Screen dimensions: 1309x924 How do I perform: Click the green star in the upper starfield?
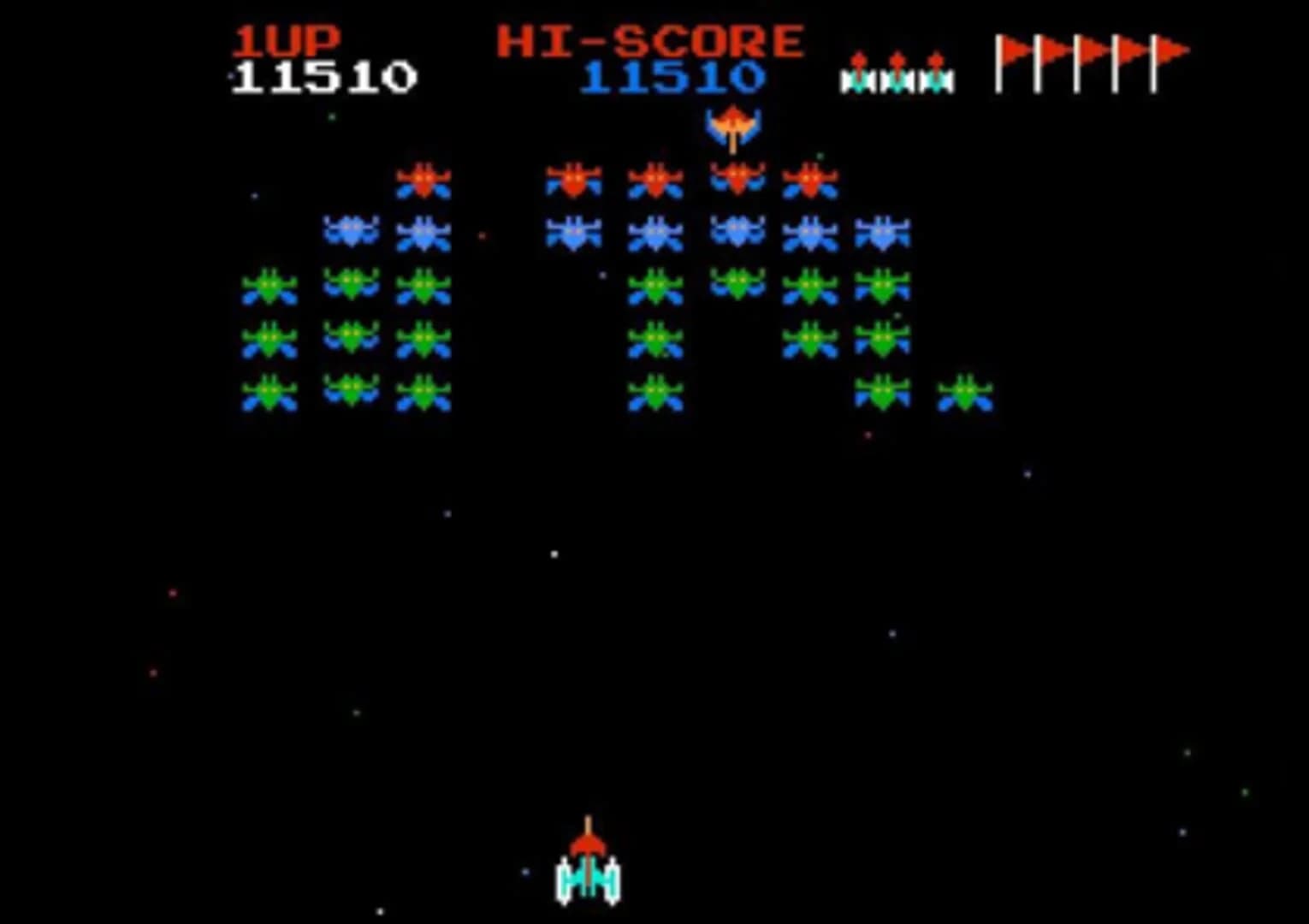334,117
